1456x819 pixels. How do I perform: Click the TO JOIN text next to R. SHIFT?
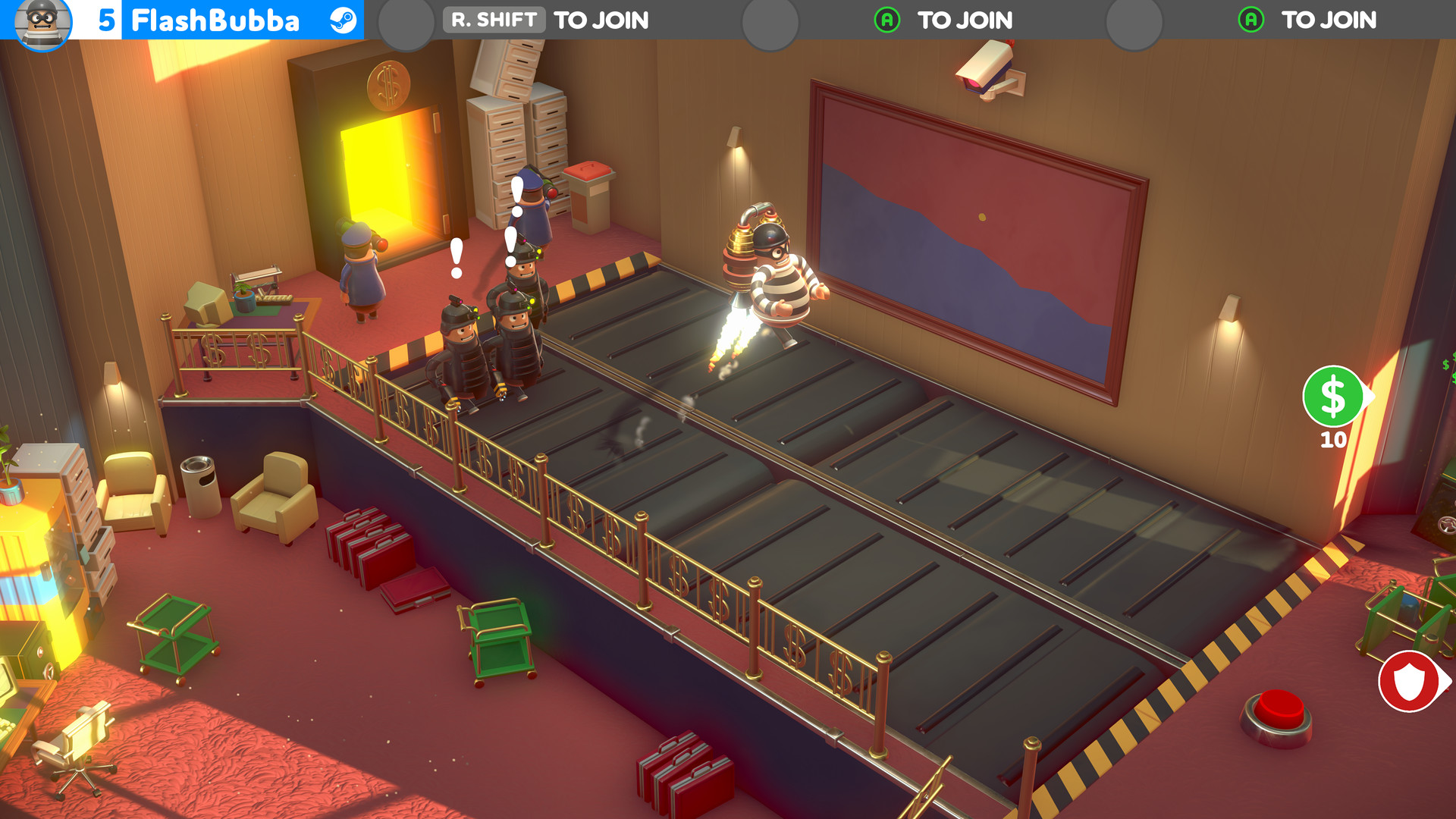coord(600,20)
